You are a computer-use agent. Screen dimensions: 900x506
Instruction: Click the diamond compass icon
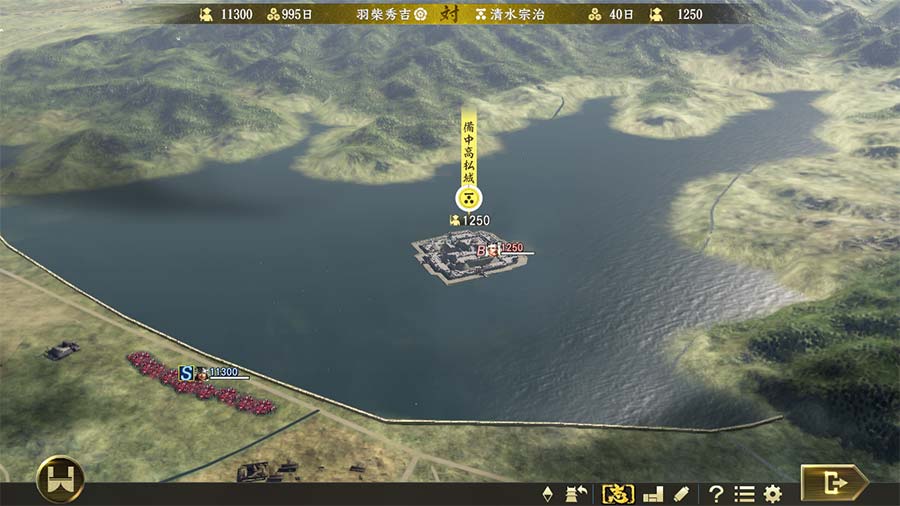click(547, 493)
